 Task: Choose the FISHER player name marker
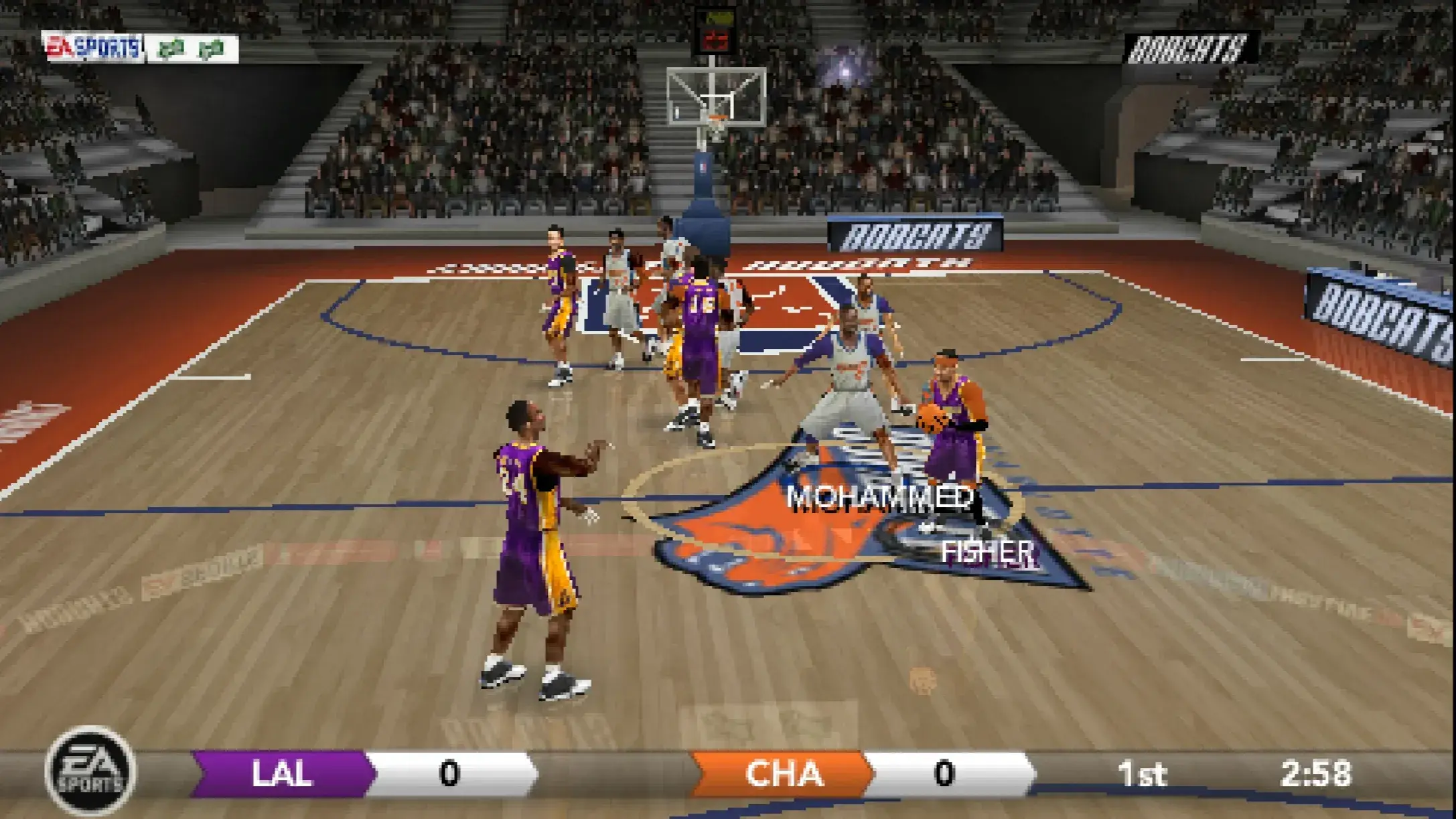tap(987, 552)
